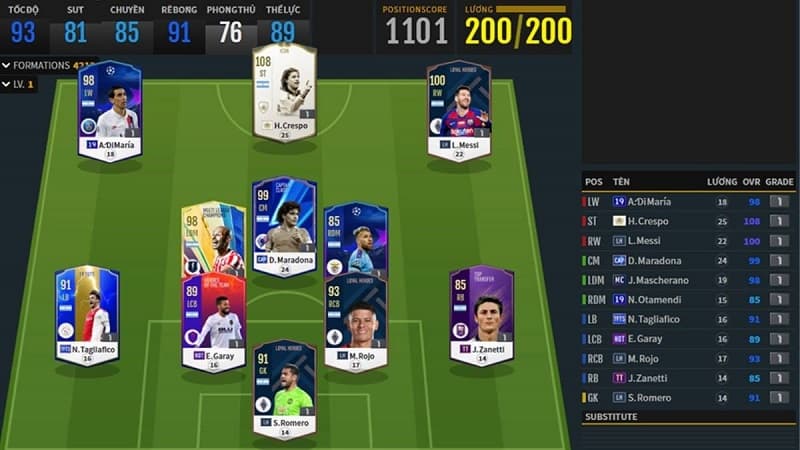Click the J.Mascherano row in the squad list
The image size is (800, 450).
(x=689, y=280)
